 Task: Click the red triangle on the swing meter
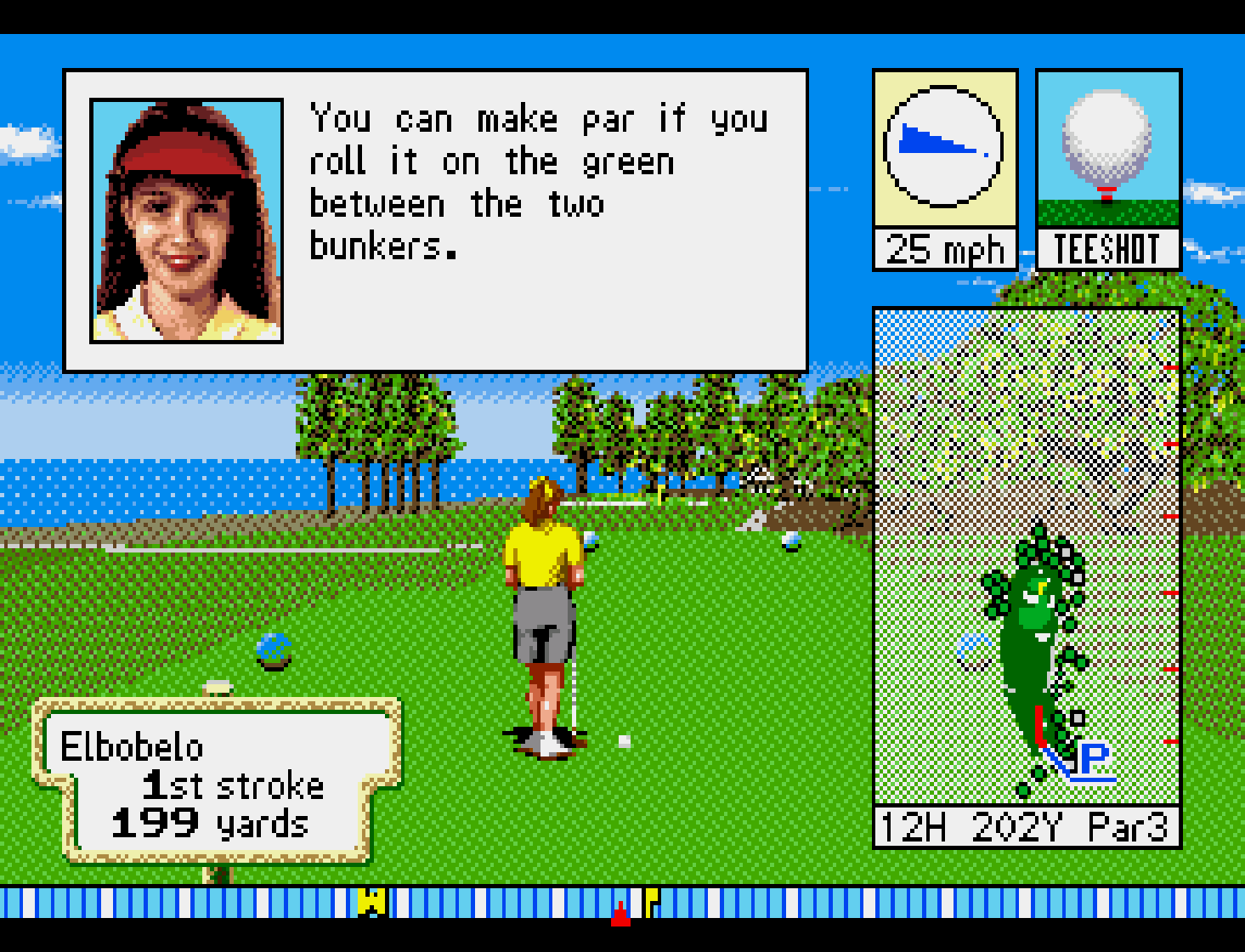coord(621,914)
